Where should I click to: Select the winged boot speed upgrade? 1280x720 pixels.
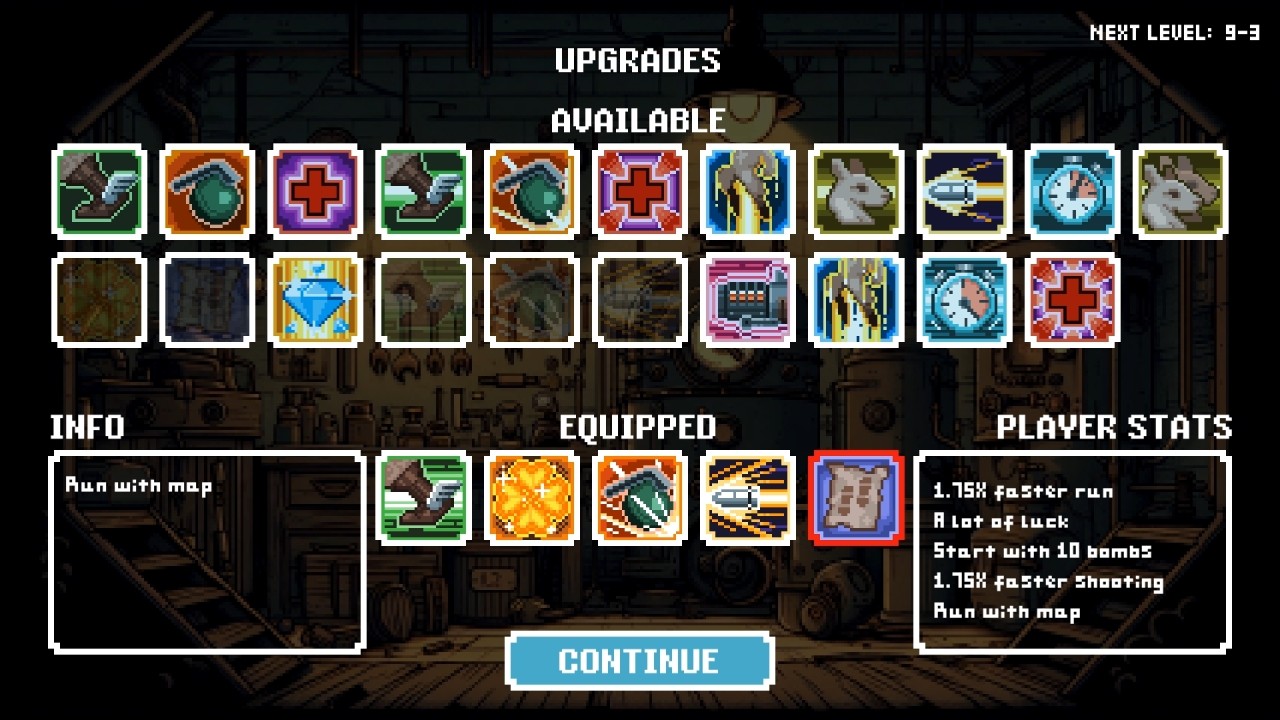pos(98,192)
